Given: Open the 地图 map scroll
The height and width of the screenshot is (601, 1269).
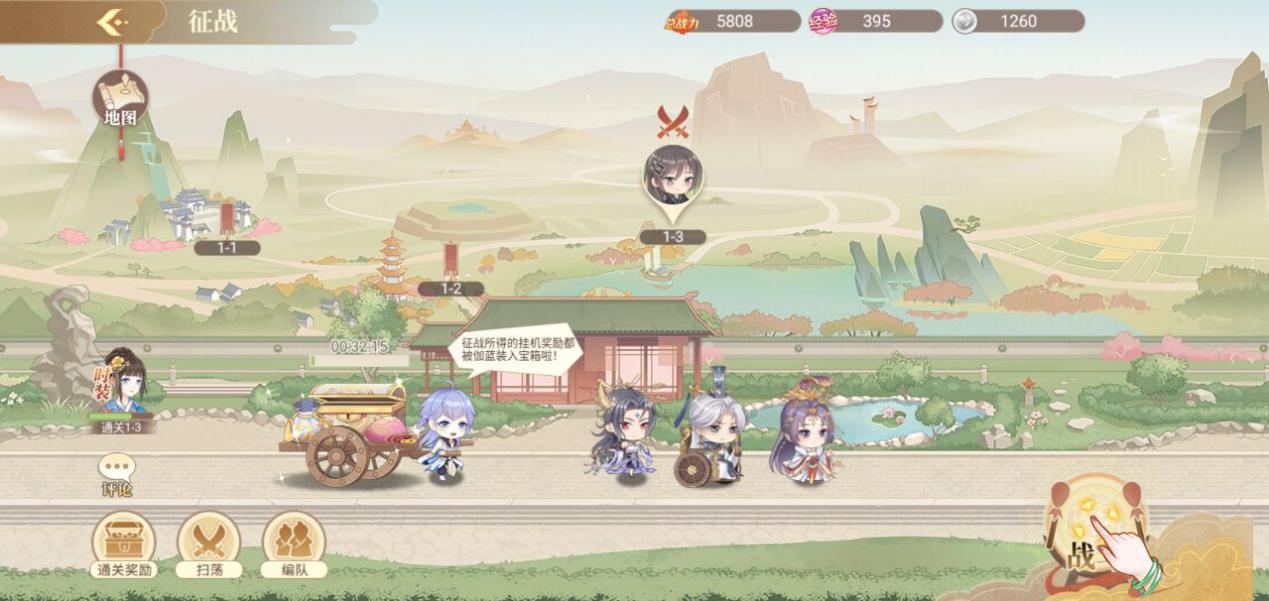Looking at the screenshot, I should click(x=120, y=101).
